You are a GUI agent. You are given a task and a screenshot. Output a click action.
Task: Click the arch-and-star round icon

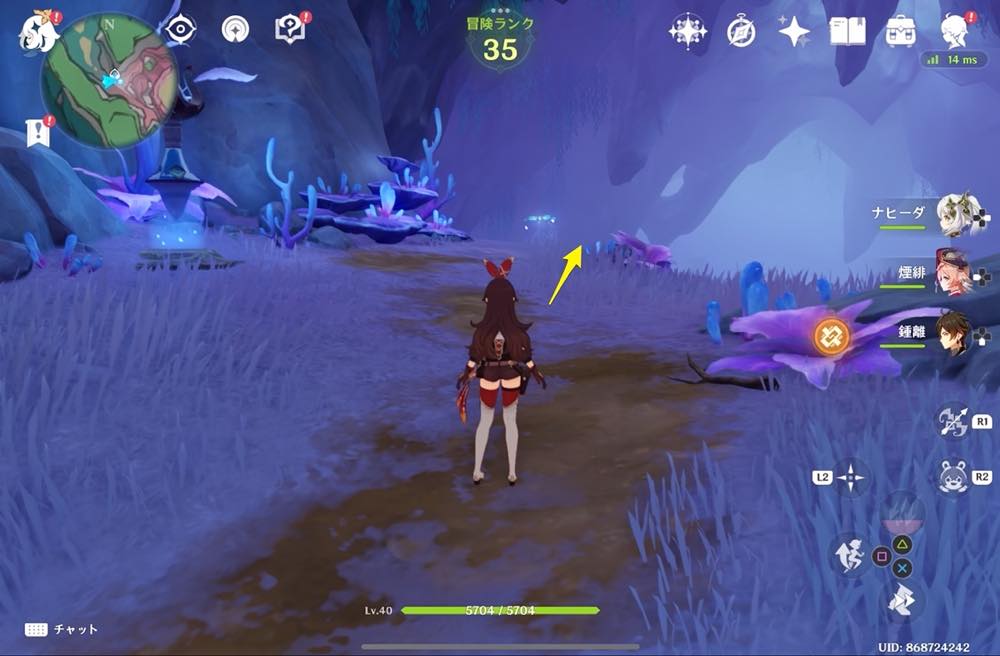(236, 30)
